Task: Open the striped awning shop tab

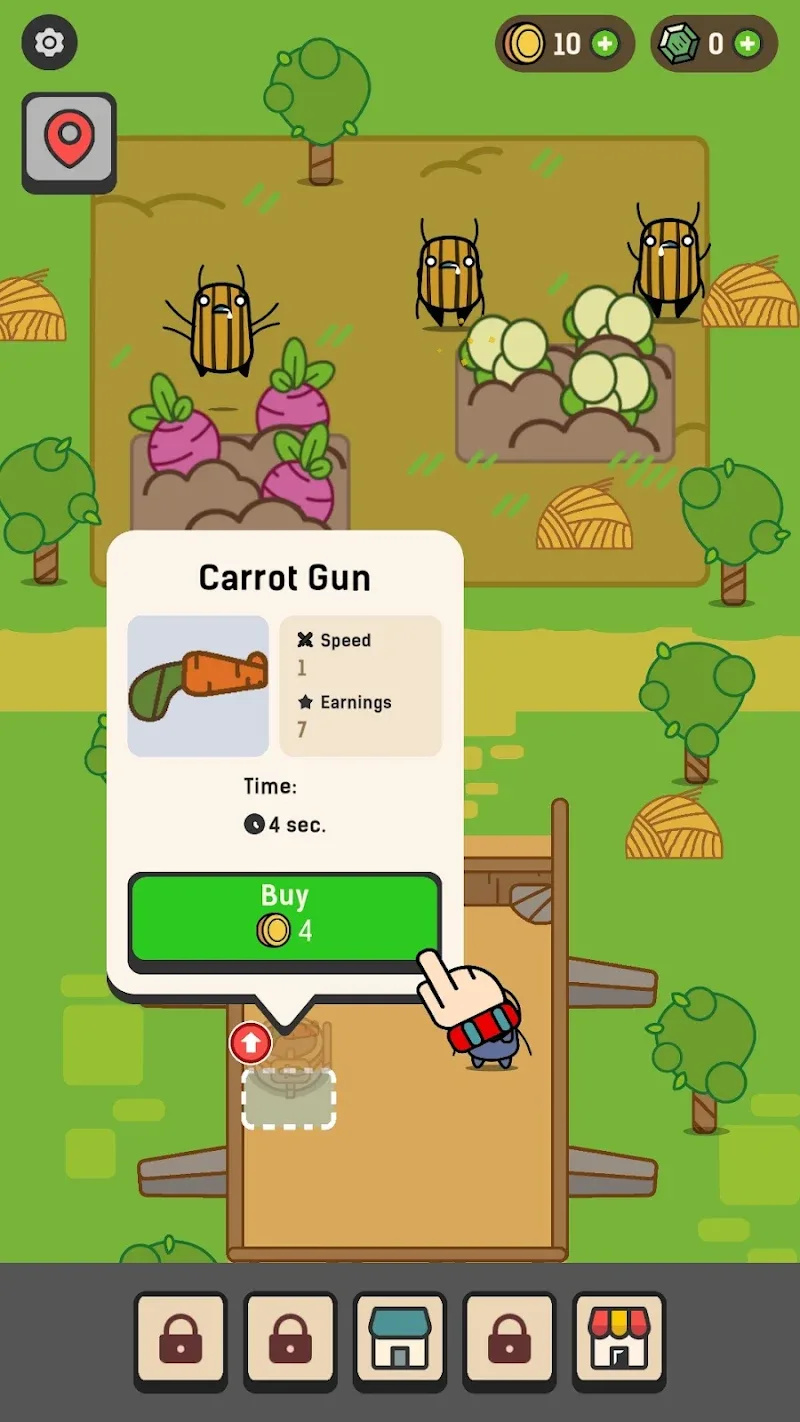Action: coord(618,1340)
